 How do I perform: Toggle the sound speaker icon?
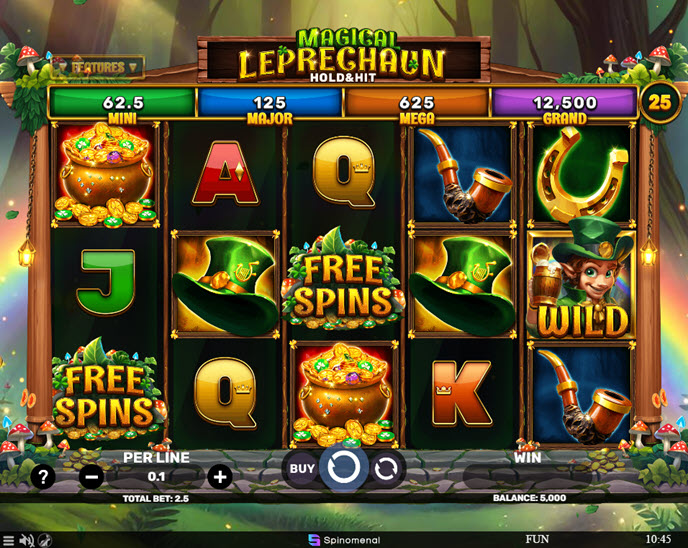27,540
